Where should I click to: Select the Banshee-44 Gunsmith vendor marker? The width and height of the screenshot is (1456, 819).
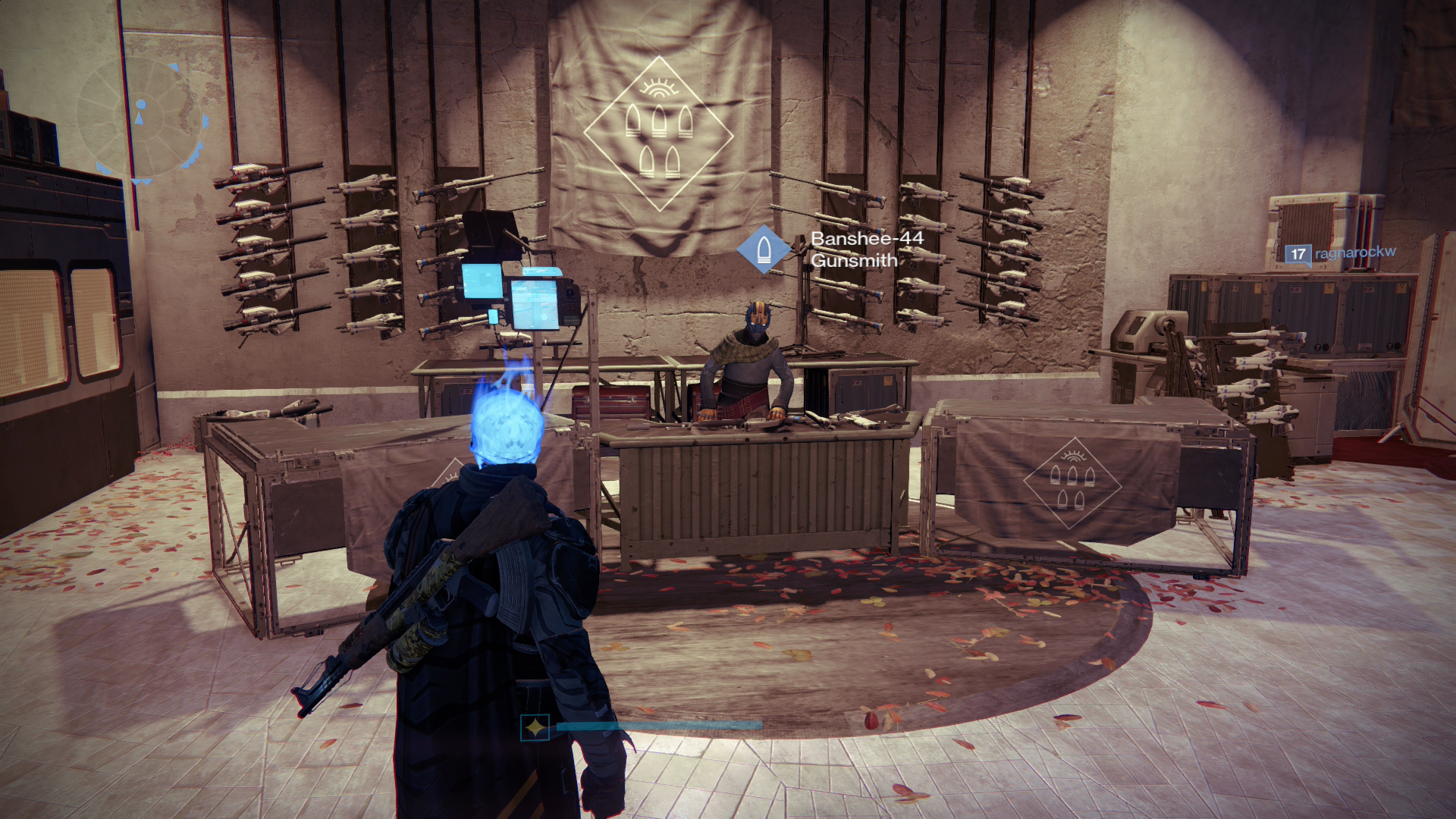[x=764, y=249]
